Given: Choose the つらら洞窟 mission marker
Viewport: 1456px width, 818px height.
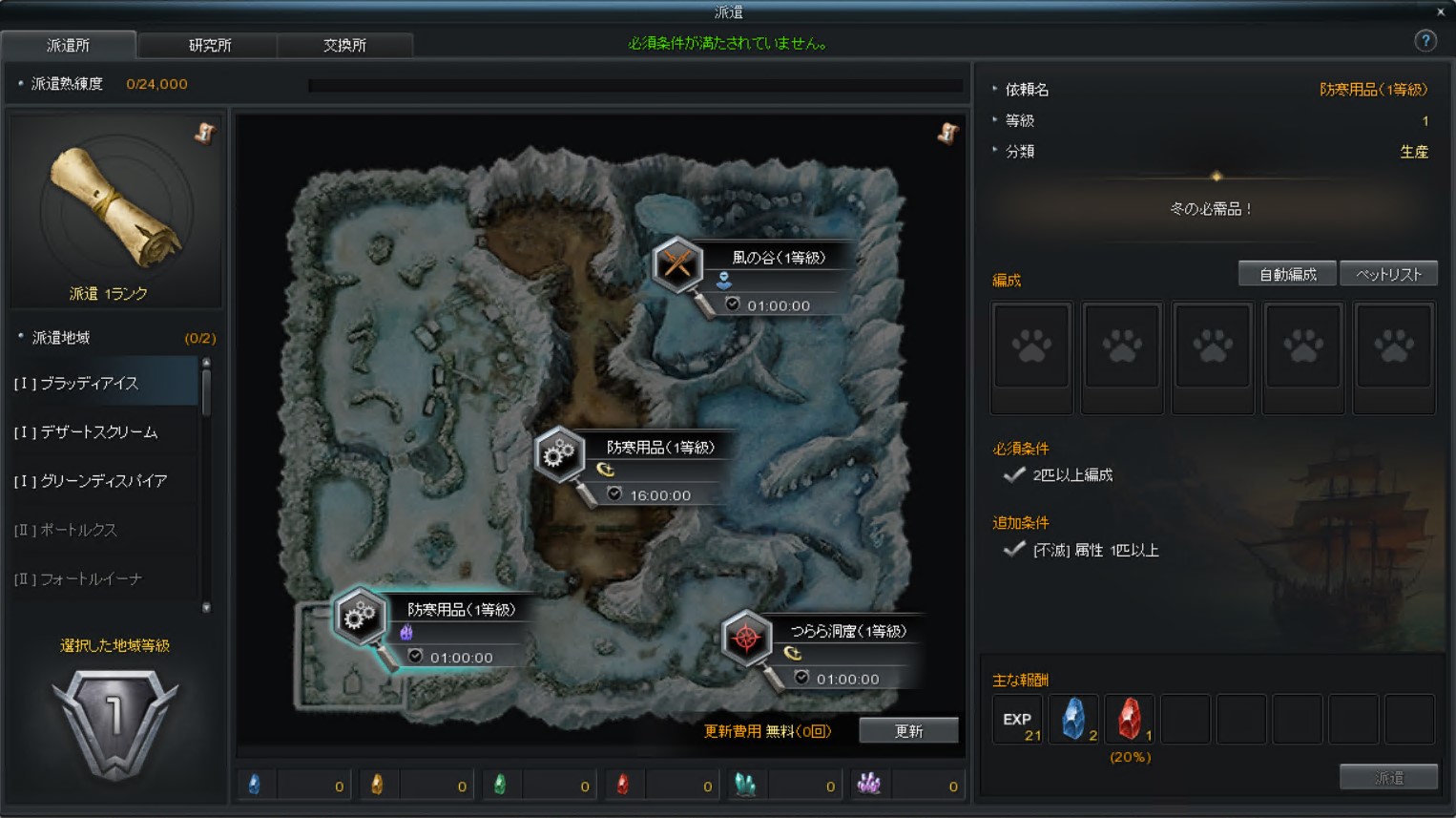Looking at the screenshot, I should (747, 637).
